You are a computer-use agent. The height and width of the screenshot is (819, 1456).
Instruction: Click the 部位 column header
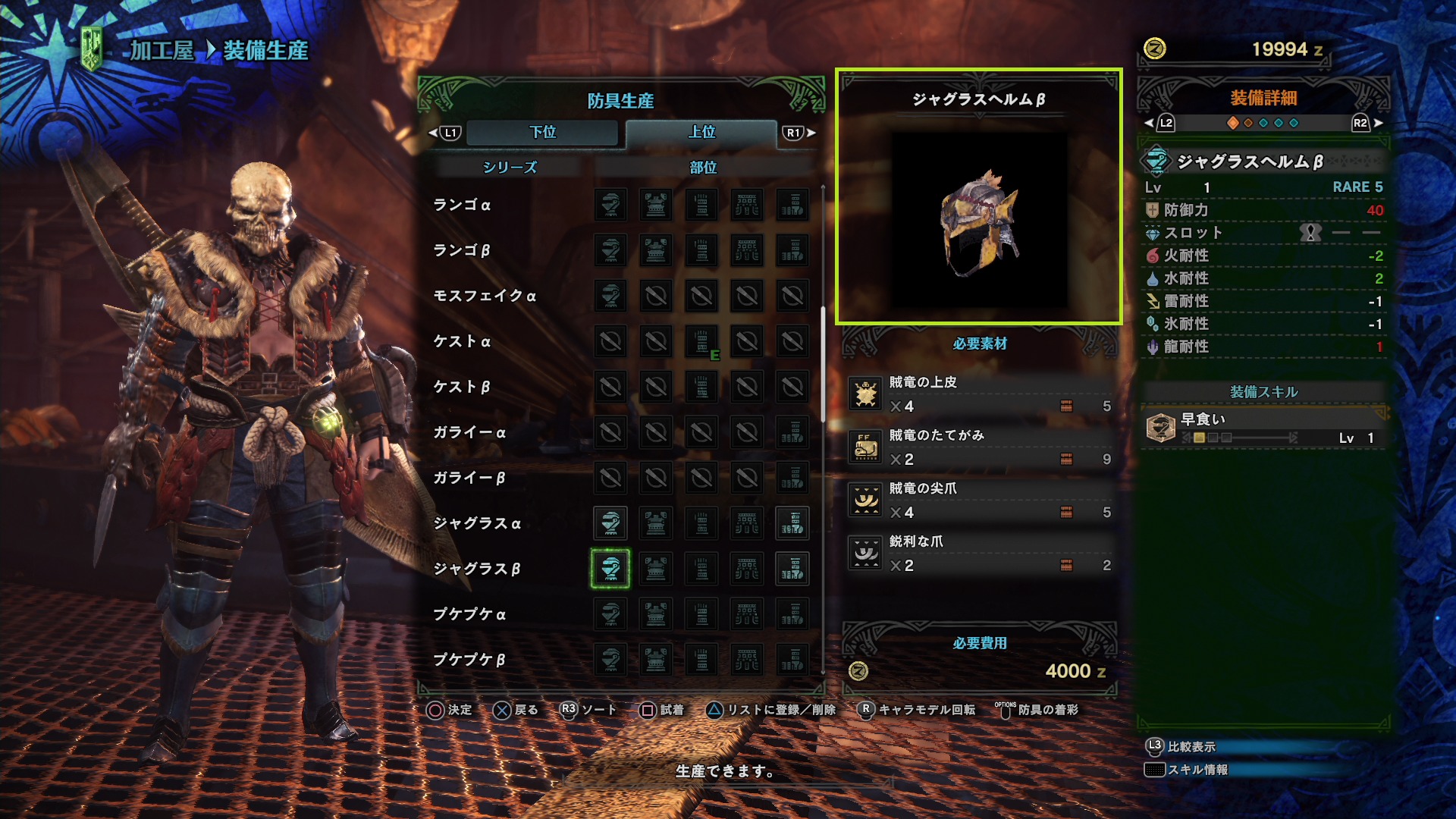click(703, 167)
